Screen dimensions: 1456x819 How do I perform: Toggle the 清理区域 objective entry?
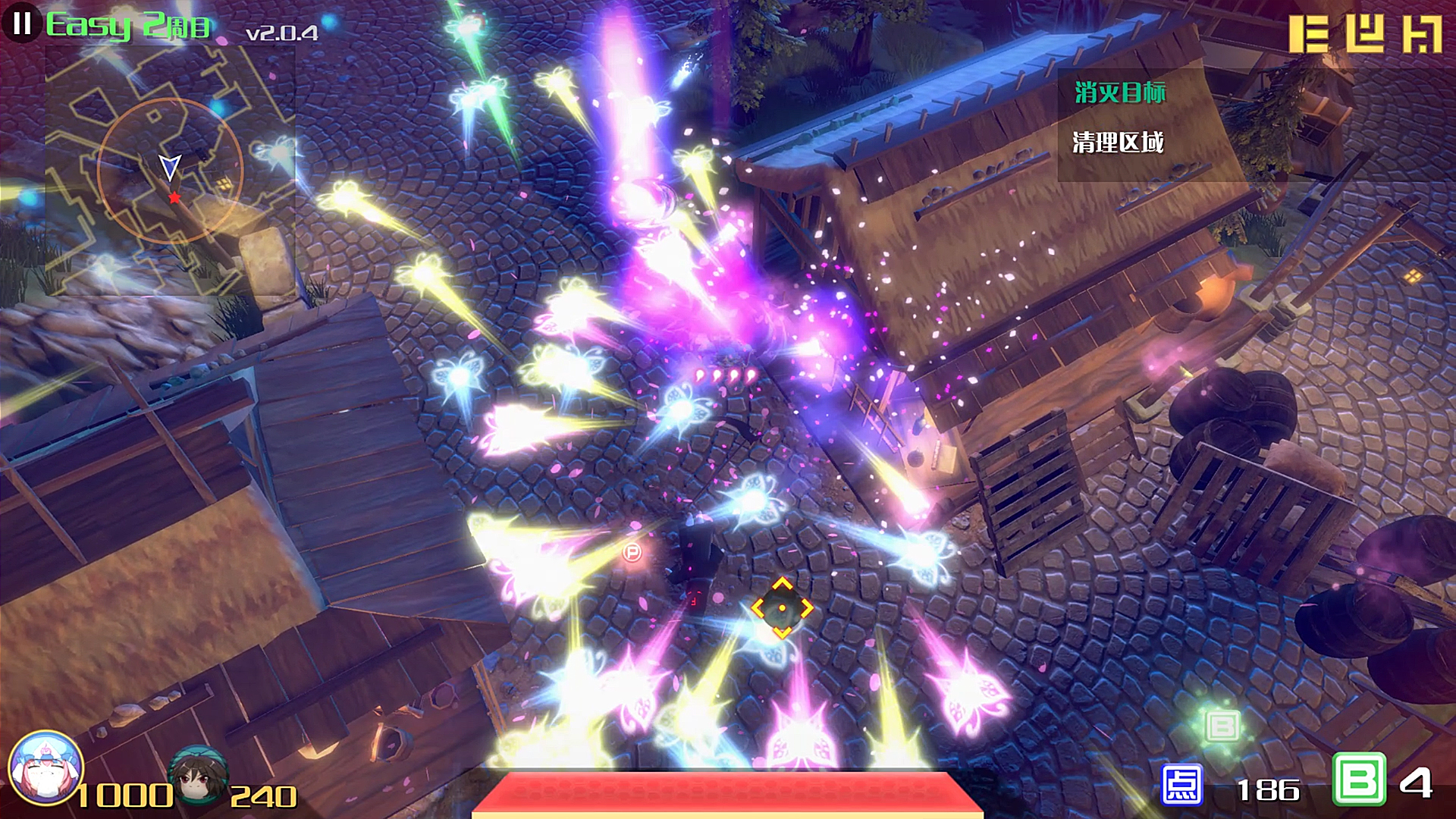pos(1119,141)
